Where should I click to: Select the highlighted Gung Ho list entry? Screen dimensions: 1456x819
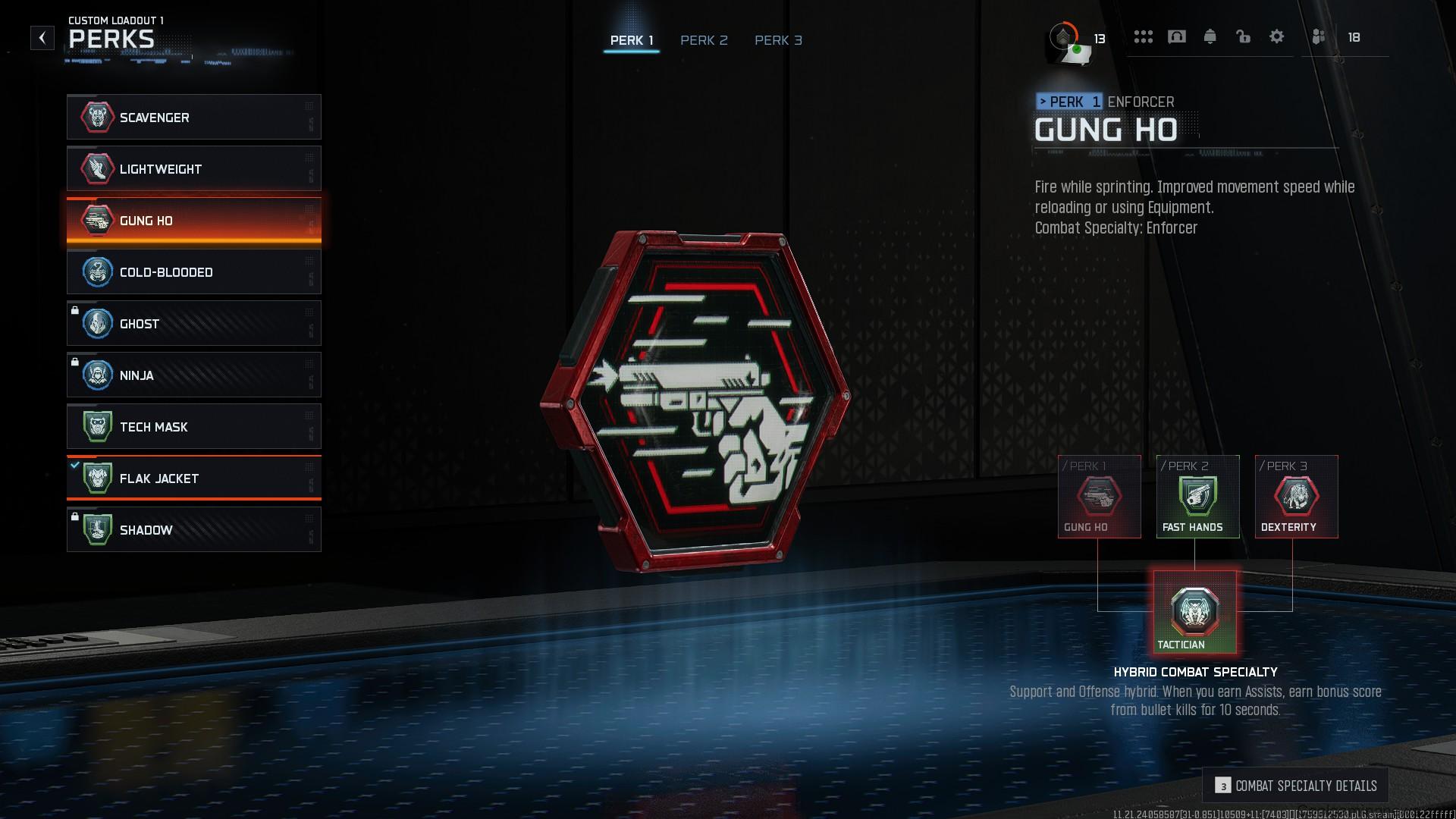pyautogui.click(x=193, y=221)
